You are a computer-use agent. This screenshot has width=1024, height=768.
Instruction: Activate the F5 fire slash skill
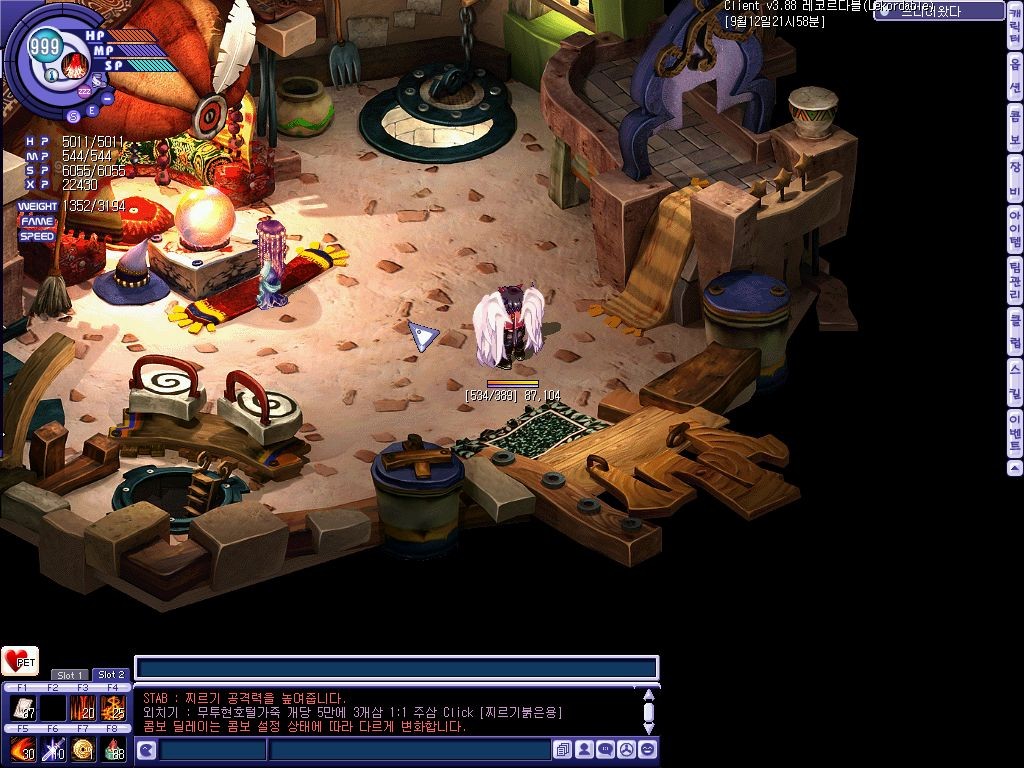22,749
